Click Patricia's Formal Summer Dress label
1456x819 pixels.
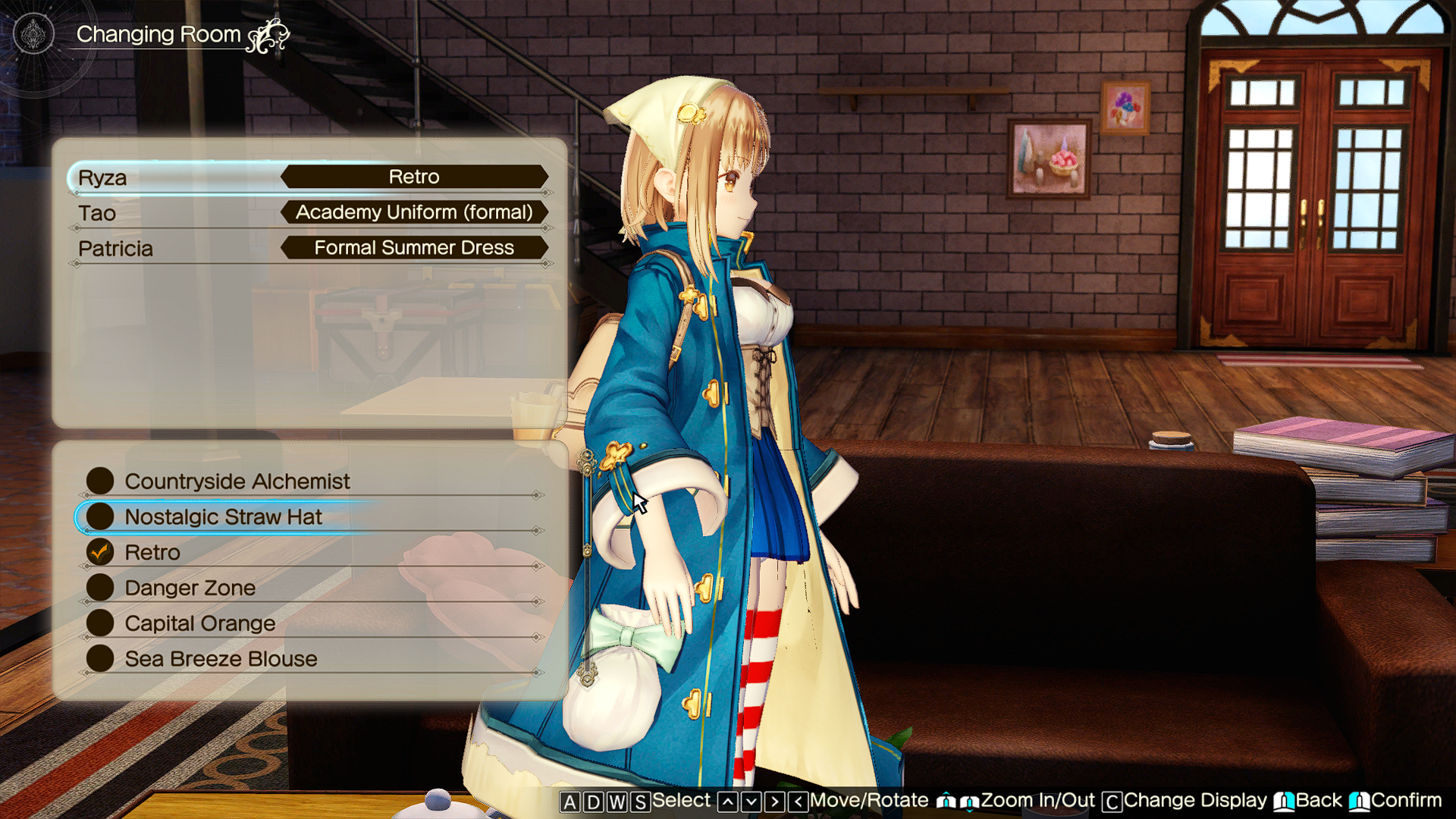click(x=414, y=248)
